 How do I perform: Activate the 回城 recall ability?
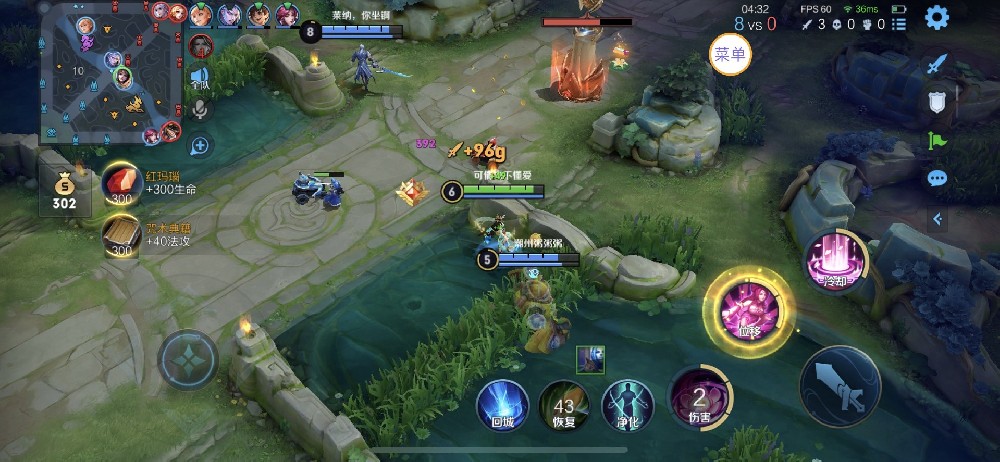coord(502,405)
